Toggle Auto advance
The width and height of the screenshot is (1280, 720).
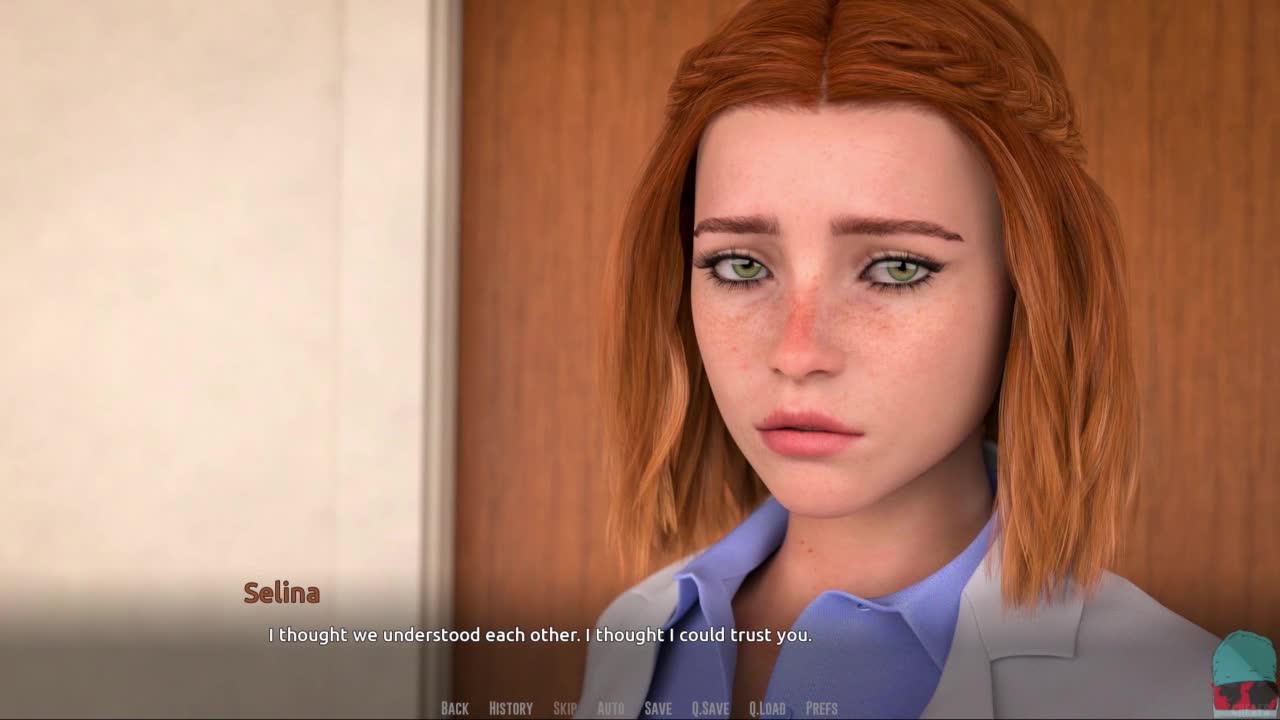coord(610,708)
